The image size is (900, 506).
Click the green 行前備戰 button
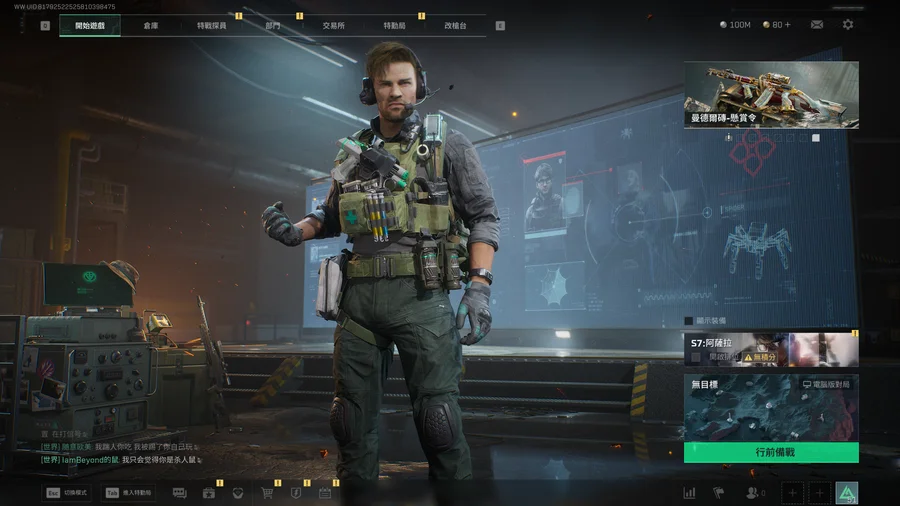click(771, 452)
